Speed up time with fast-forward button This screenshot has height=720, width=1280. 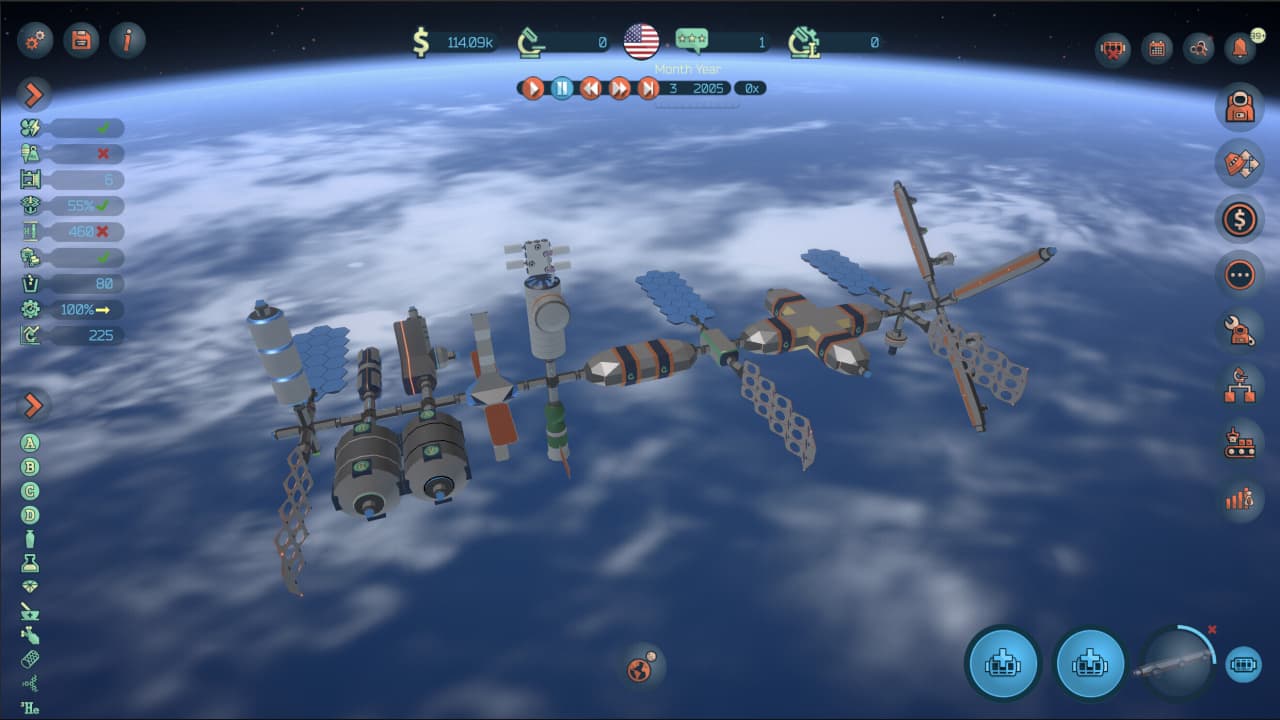tap(620, 88)
